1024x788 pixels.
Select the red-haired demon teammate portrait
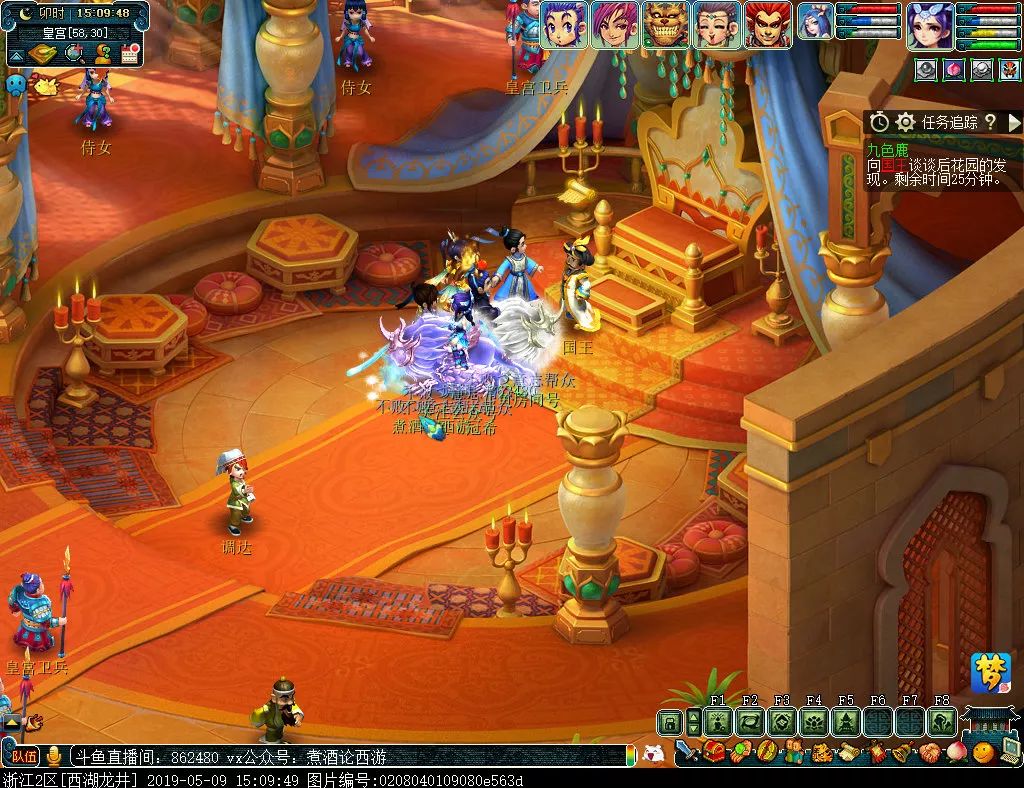pyautogui.click(x=768, y=25)
